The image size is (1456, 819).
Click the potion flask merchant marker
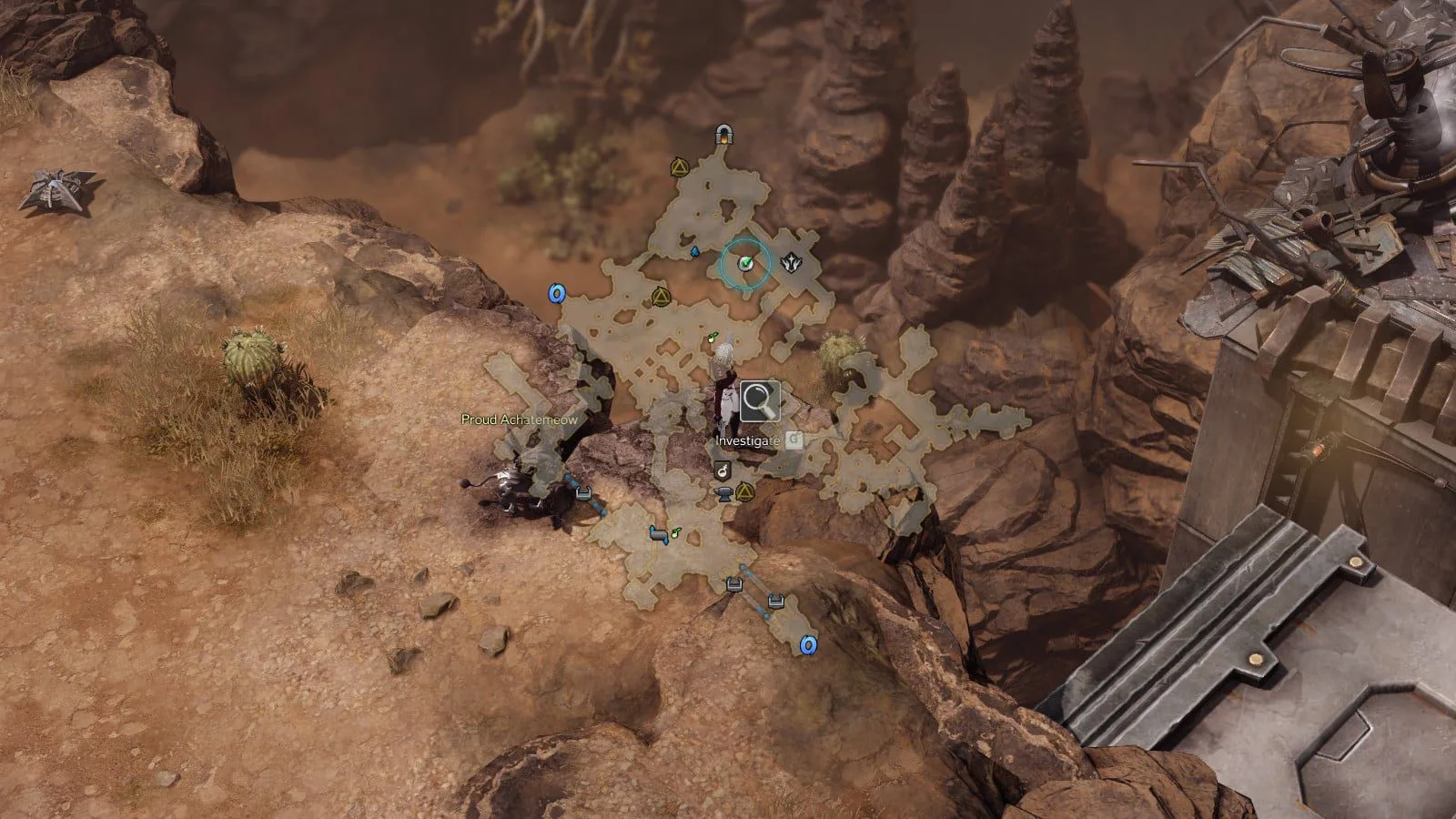click(x=723, y=470)
